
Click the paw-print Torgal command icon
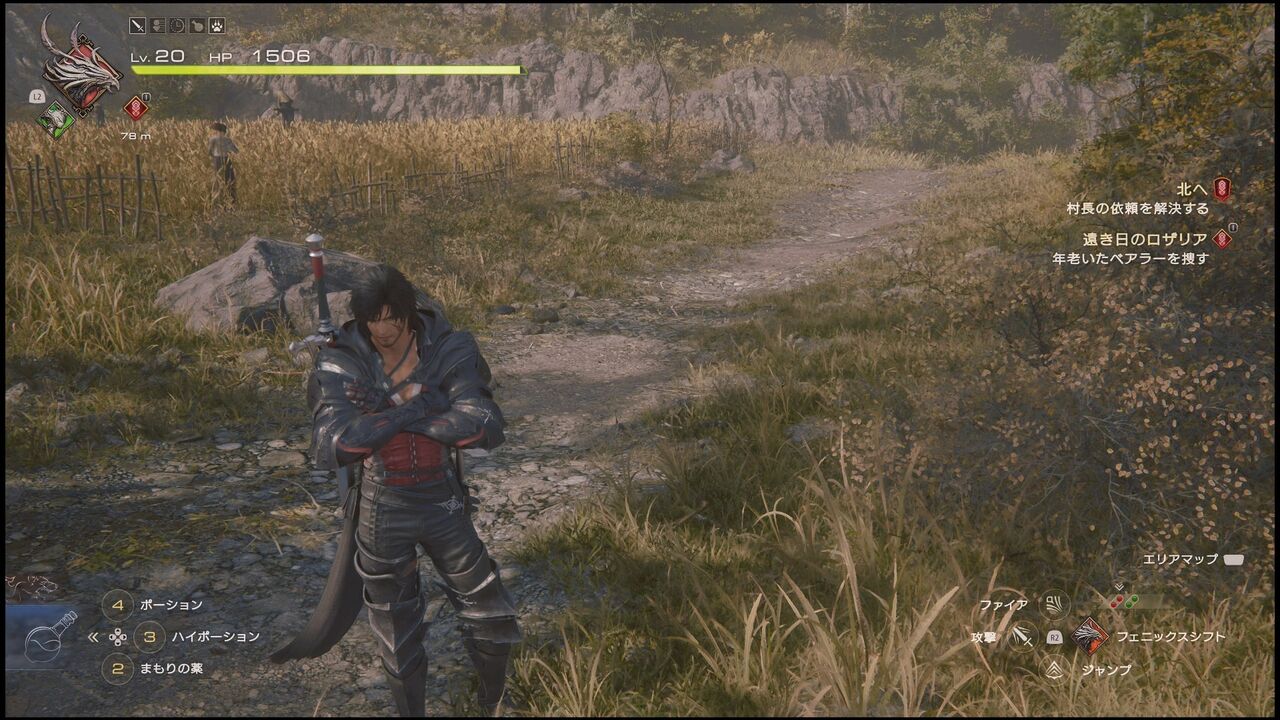(216, 26)
